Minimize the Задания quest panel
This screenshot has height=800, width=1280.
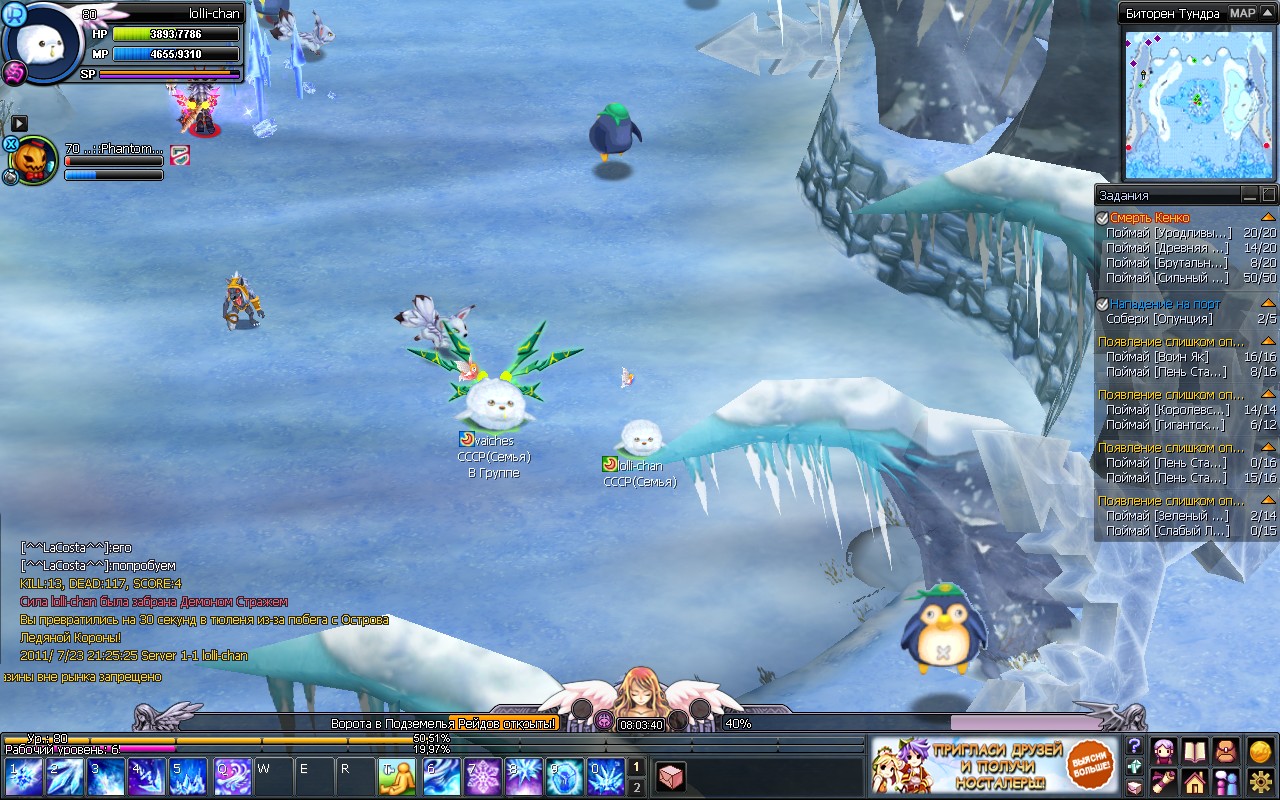coord(1249,195)
